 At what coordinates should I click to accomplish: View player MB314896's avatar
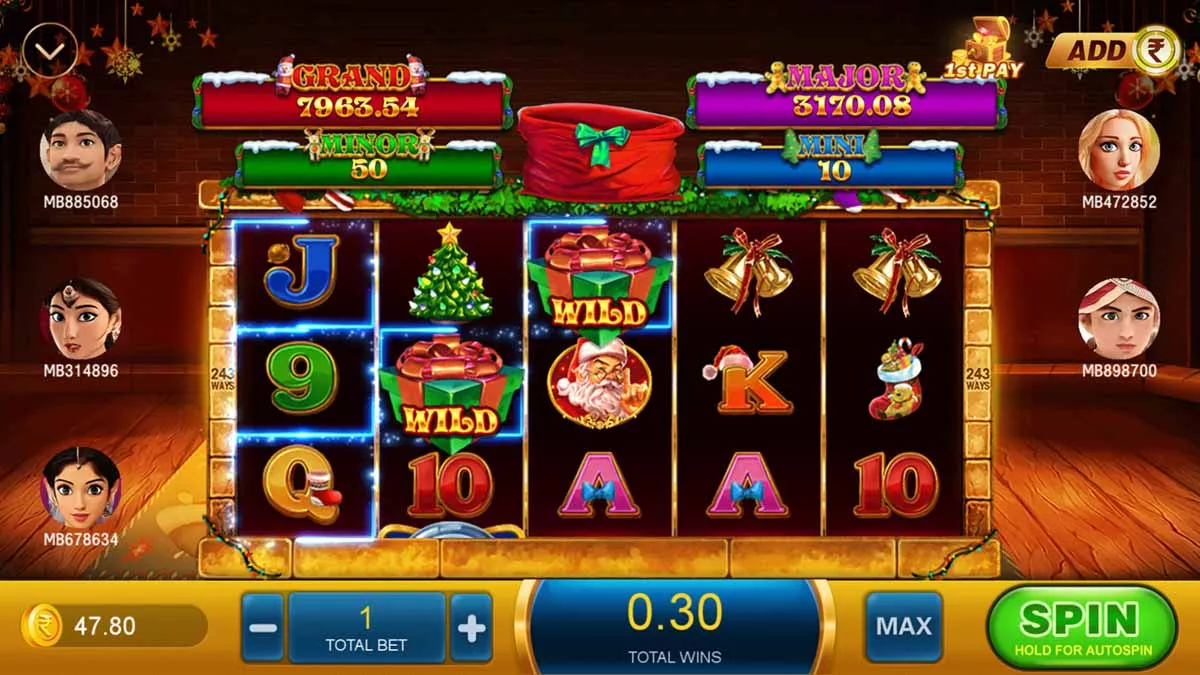pos(80,319)
